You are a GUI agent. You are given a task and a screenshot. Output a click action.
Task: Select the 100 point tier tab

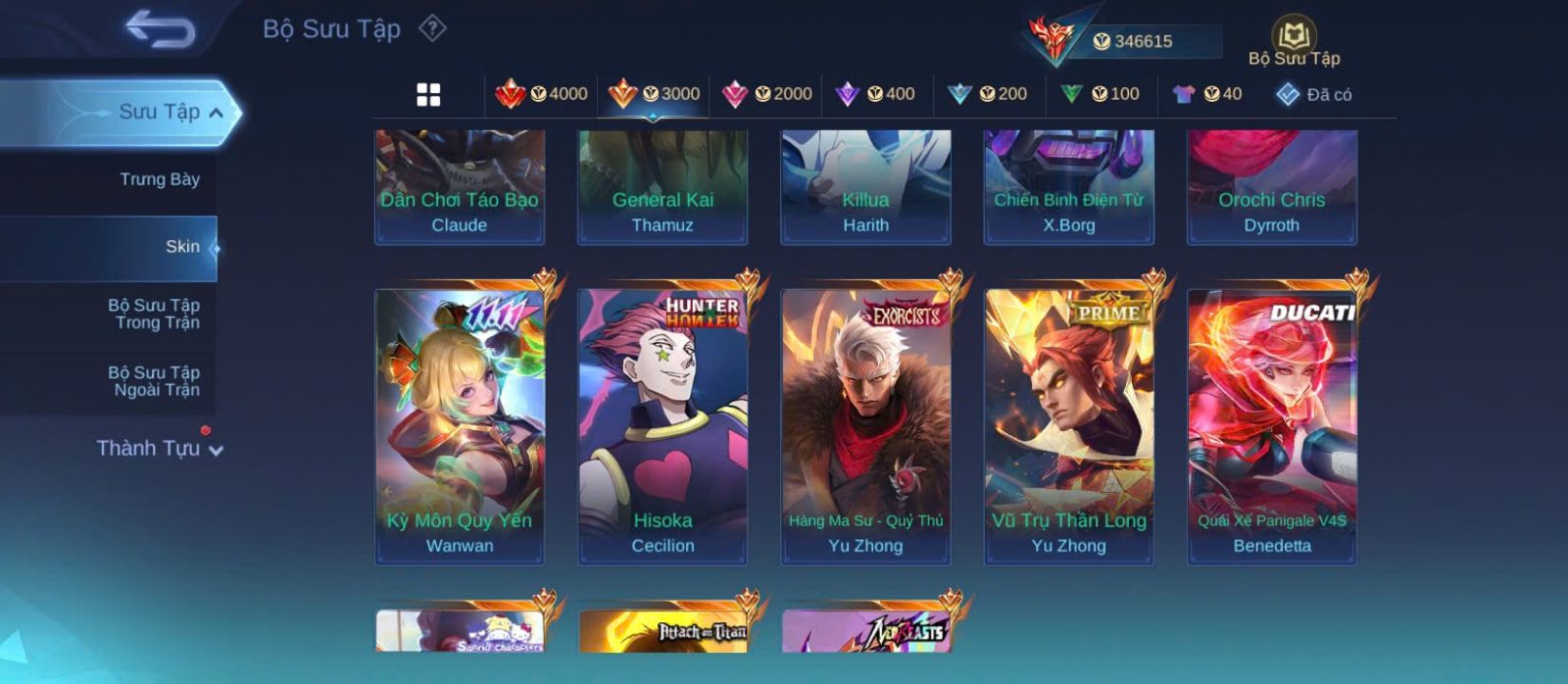(1100, 94)
